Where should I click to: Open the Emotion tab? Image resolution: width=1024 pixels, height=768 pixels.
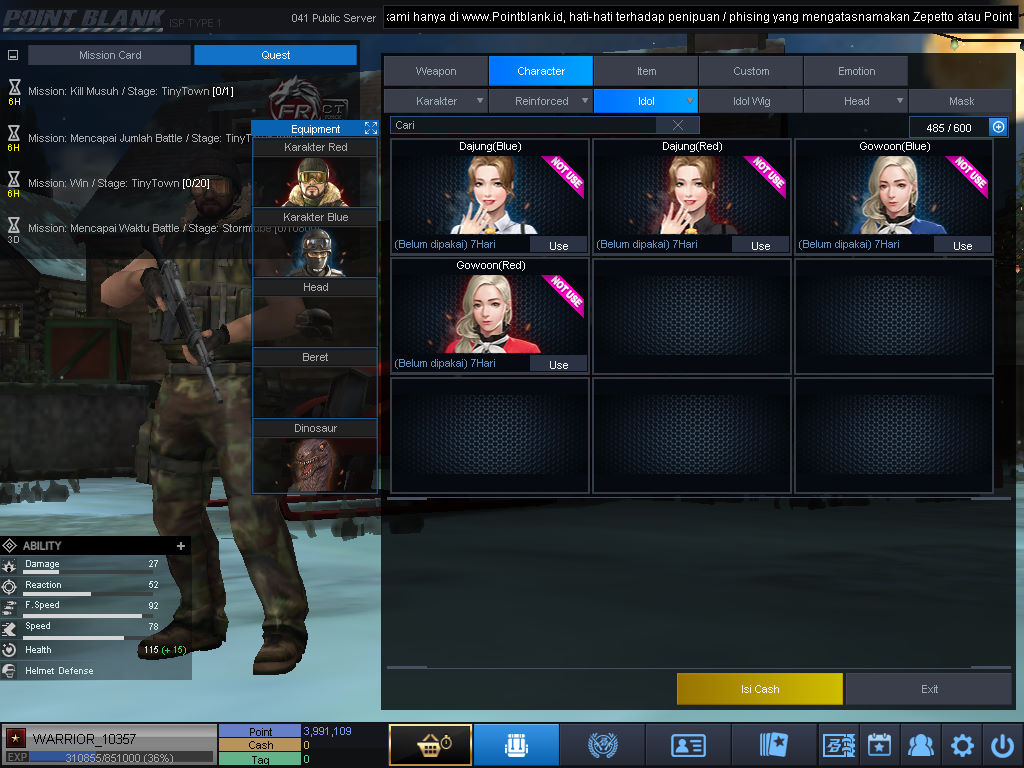click(x=856, y=71)
